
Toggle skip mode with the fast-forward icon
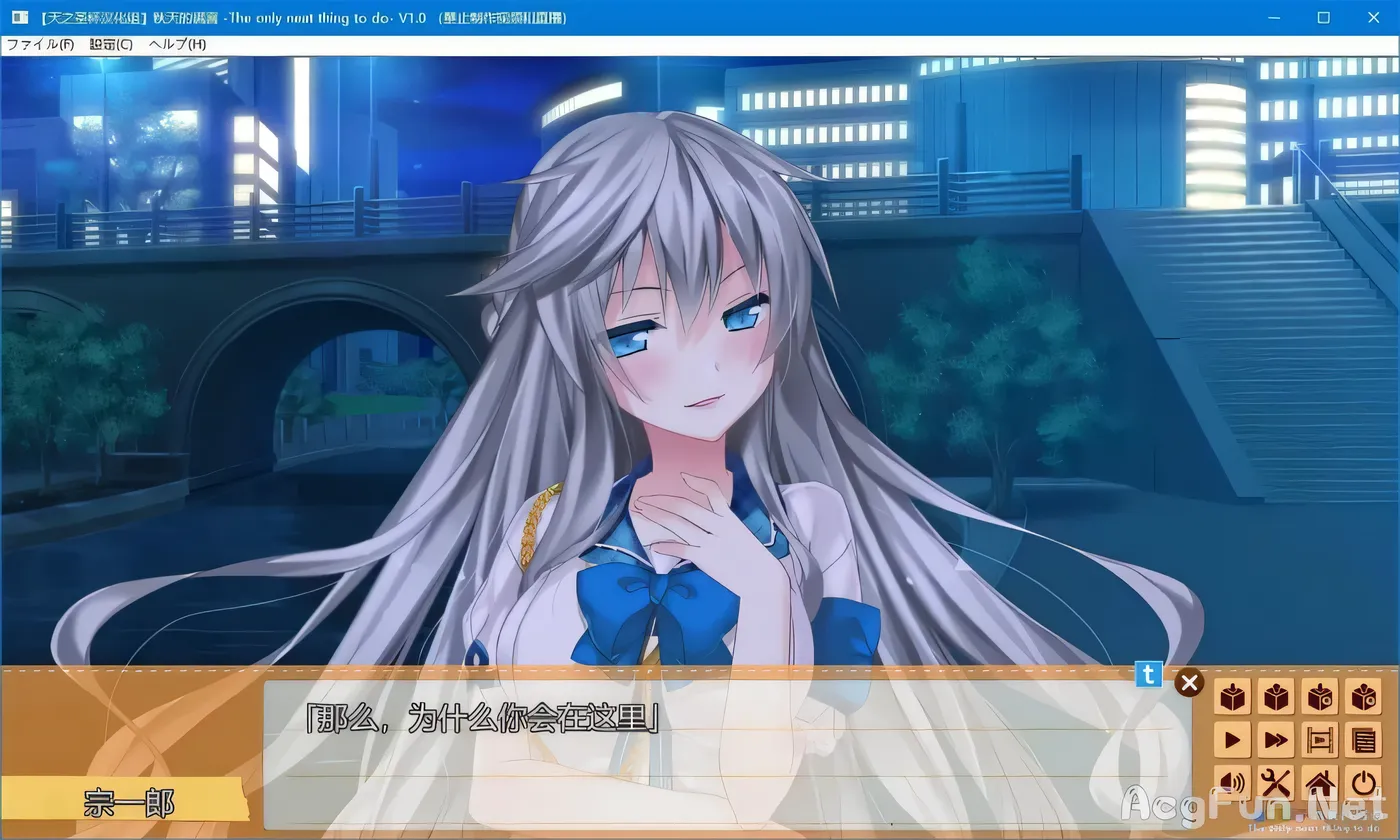pos(1276,740)
